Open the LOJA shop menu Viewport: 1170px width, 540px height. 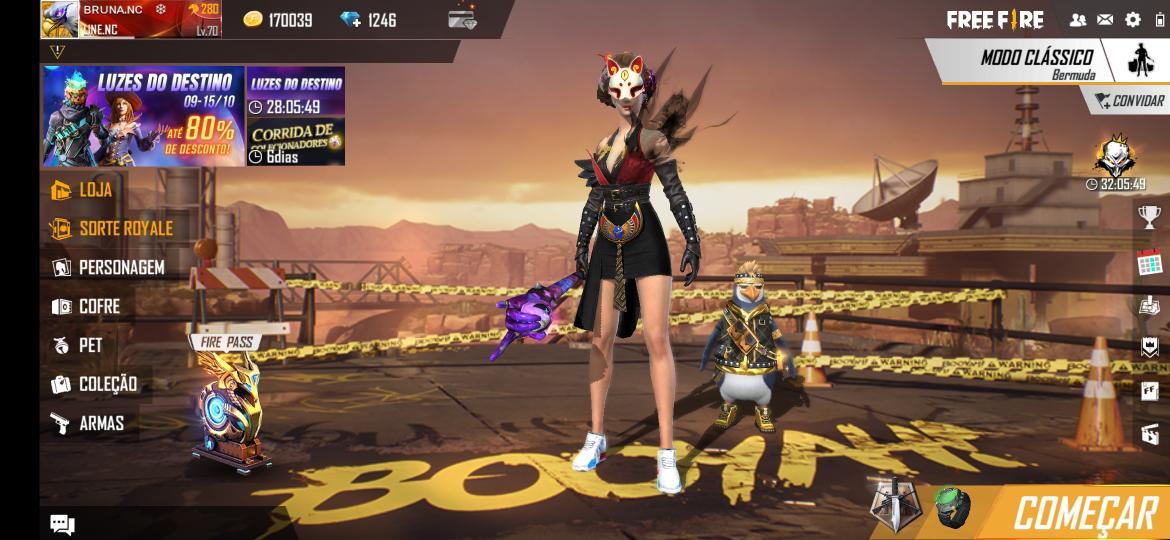point(95,189)
